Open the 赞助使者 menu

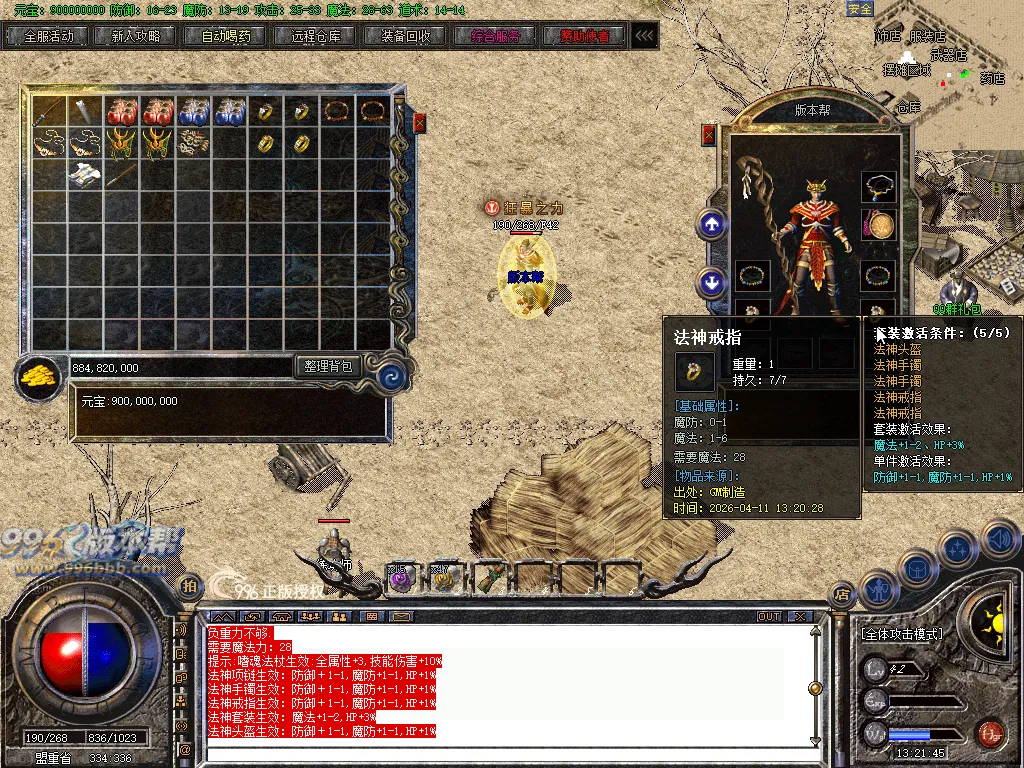585,36
